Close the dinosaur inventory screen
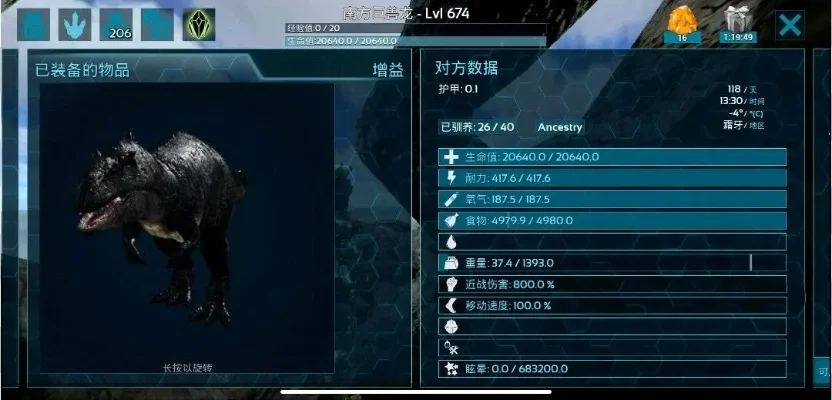The width and height of the screenshot is (832, 400). (x=790, y=24)
